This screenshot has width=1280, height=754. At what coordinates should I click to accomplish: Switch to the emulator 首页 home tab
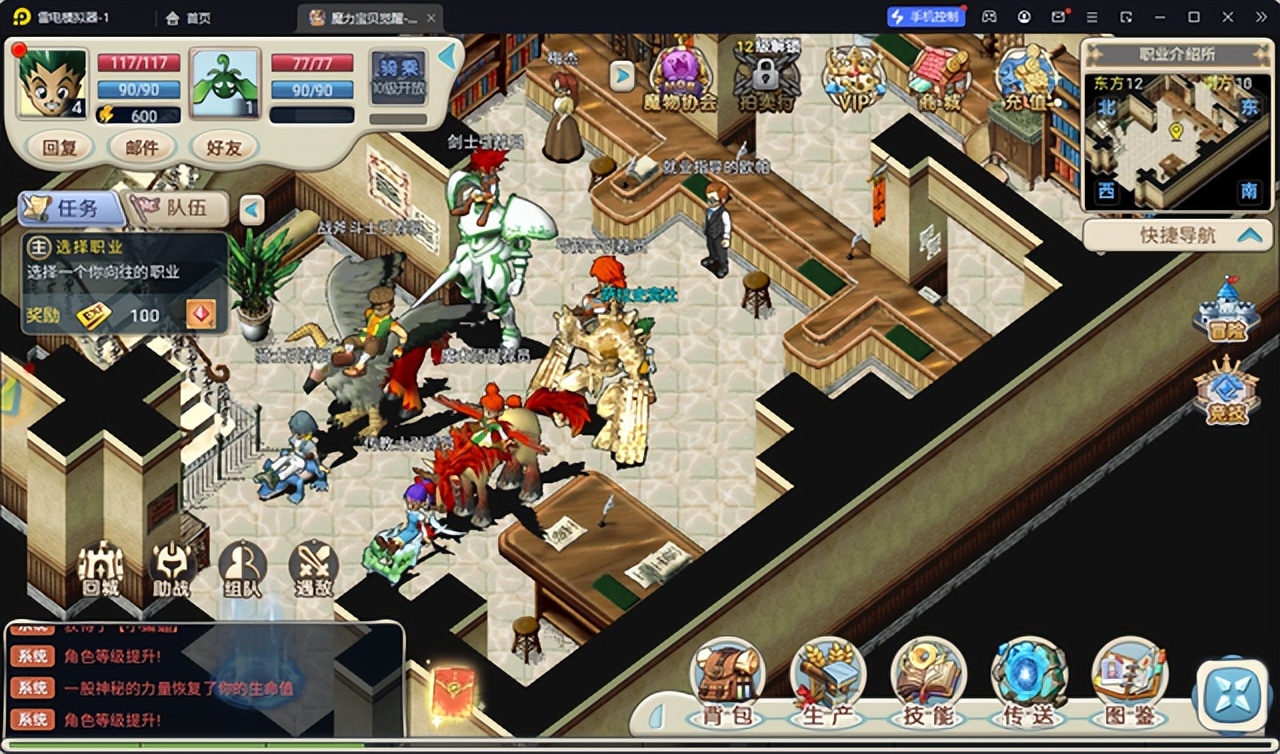188,17
